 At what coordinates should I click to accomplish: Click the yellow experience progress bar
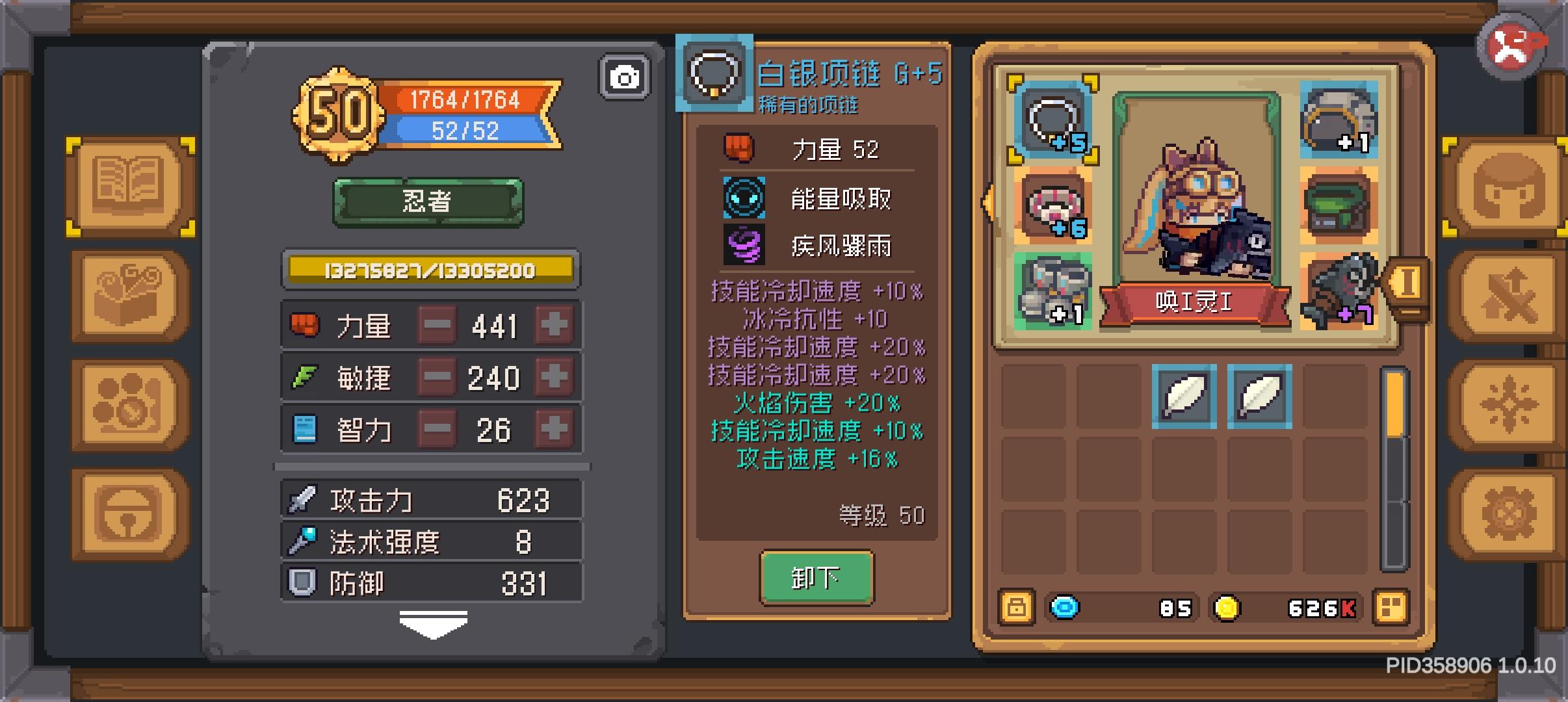(429, 270)
